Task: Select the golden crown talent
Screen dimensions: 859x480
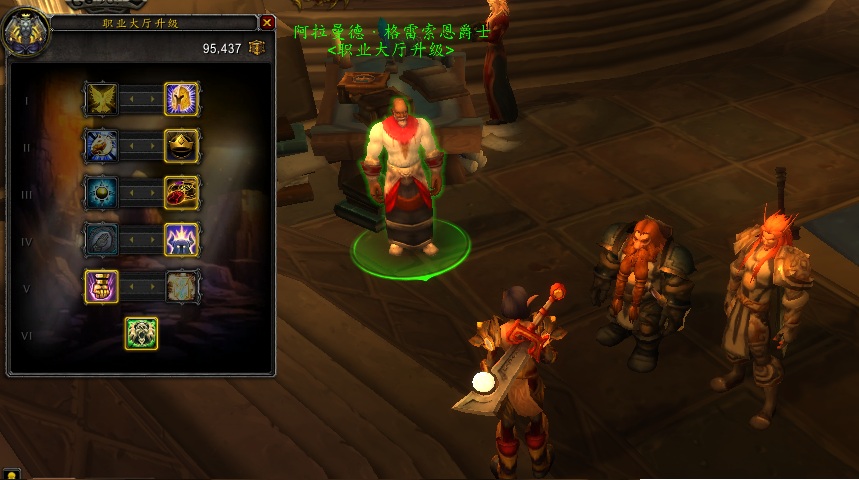Action: (181, 146)
